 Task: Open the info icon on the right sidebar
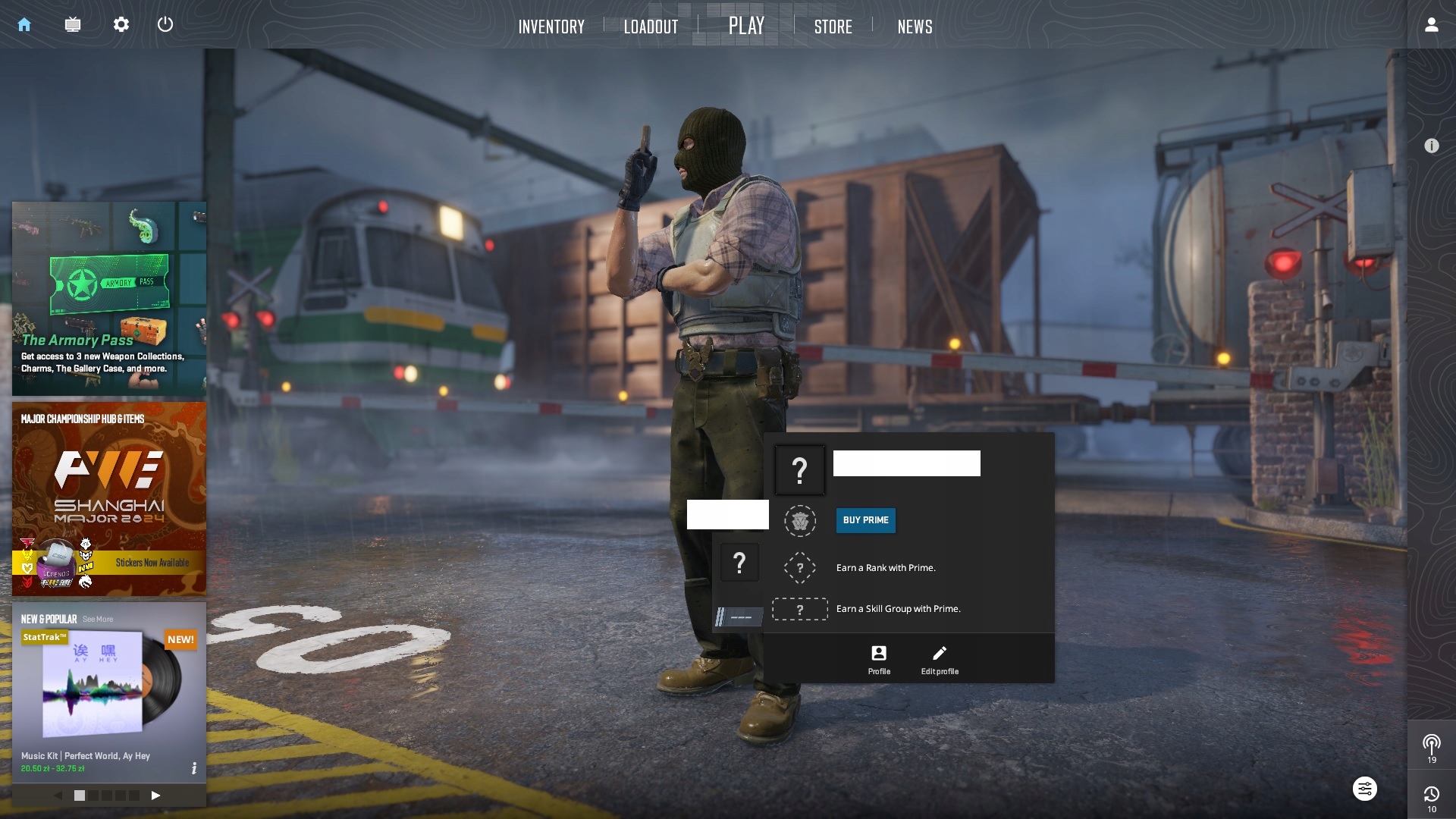tap(1431, 146)
